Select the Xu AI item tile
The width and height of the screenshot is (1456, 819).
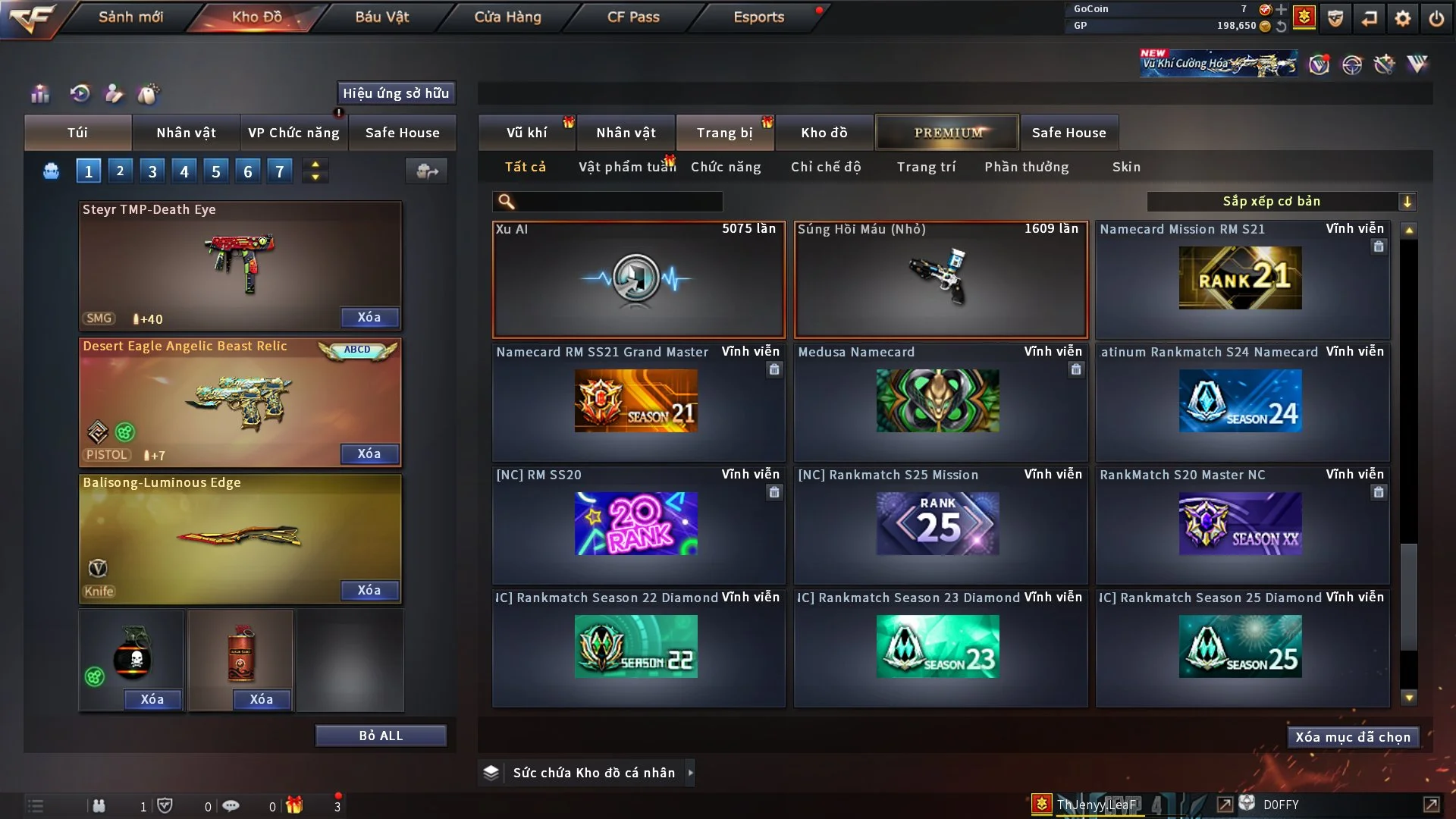pyautogui.click(x=639, y=279)
